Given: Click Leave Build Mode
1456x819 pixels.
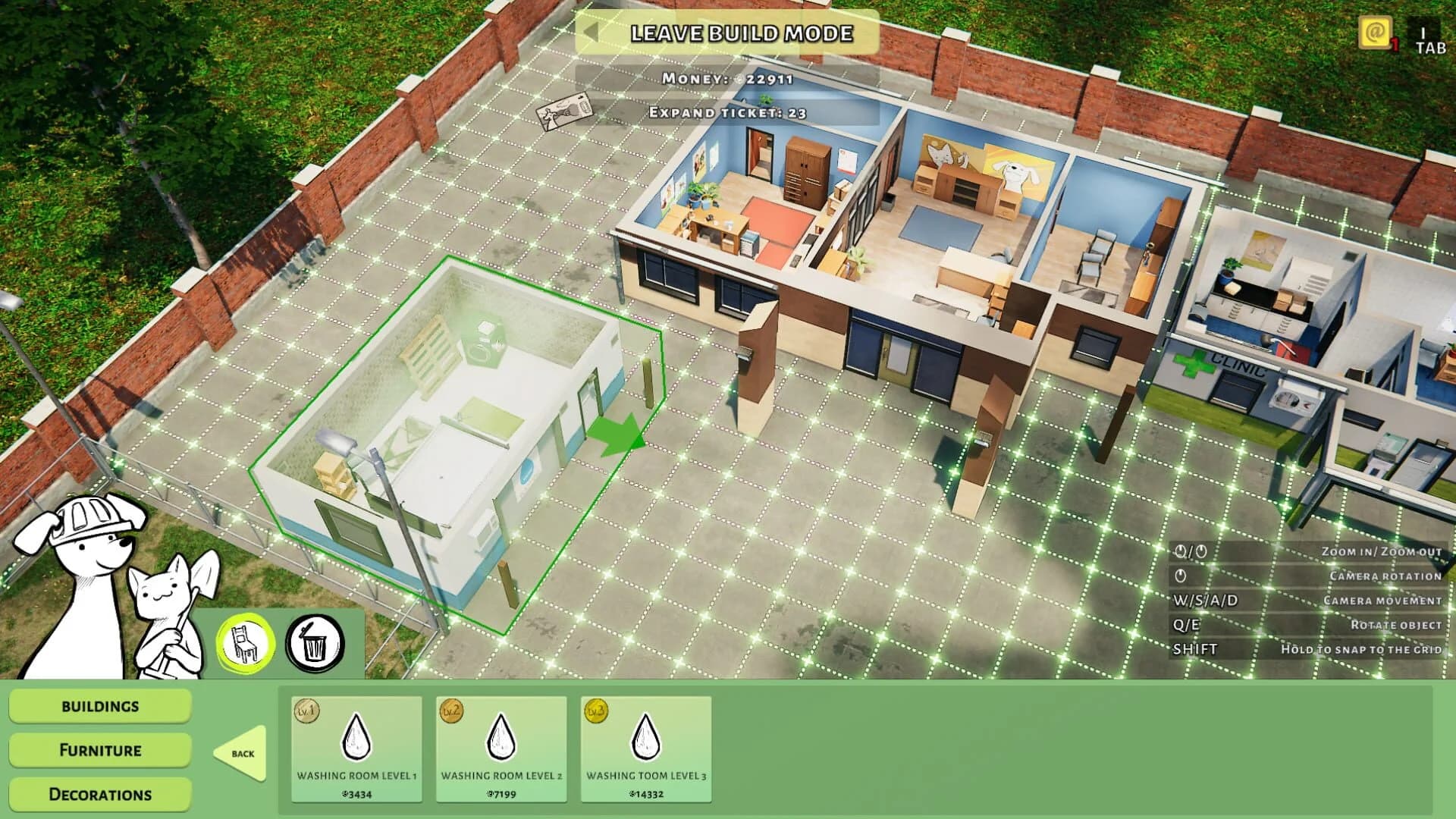Looking at the screenshot, I should (x=742, y=33).
